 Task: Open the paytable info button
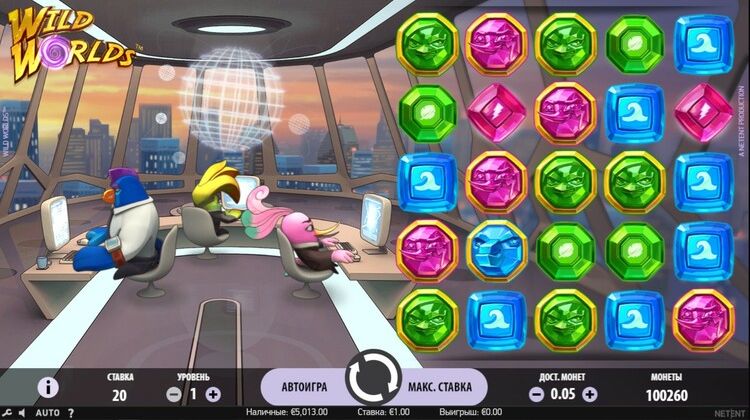pyautogui.click(x=48, y=388)
